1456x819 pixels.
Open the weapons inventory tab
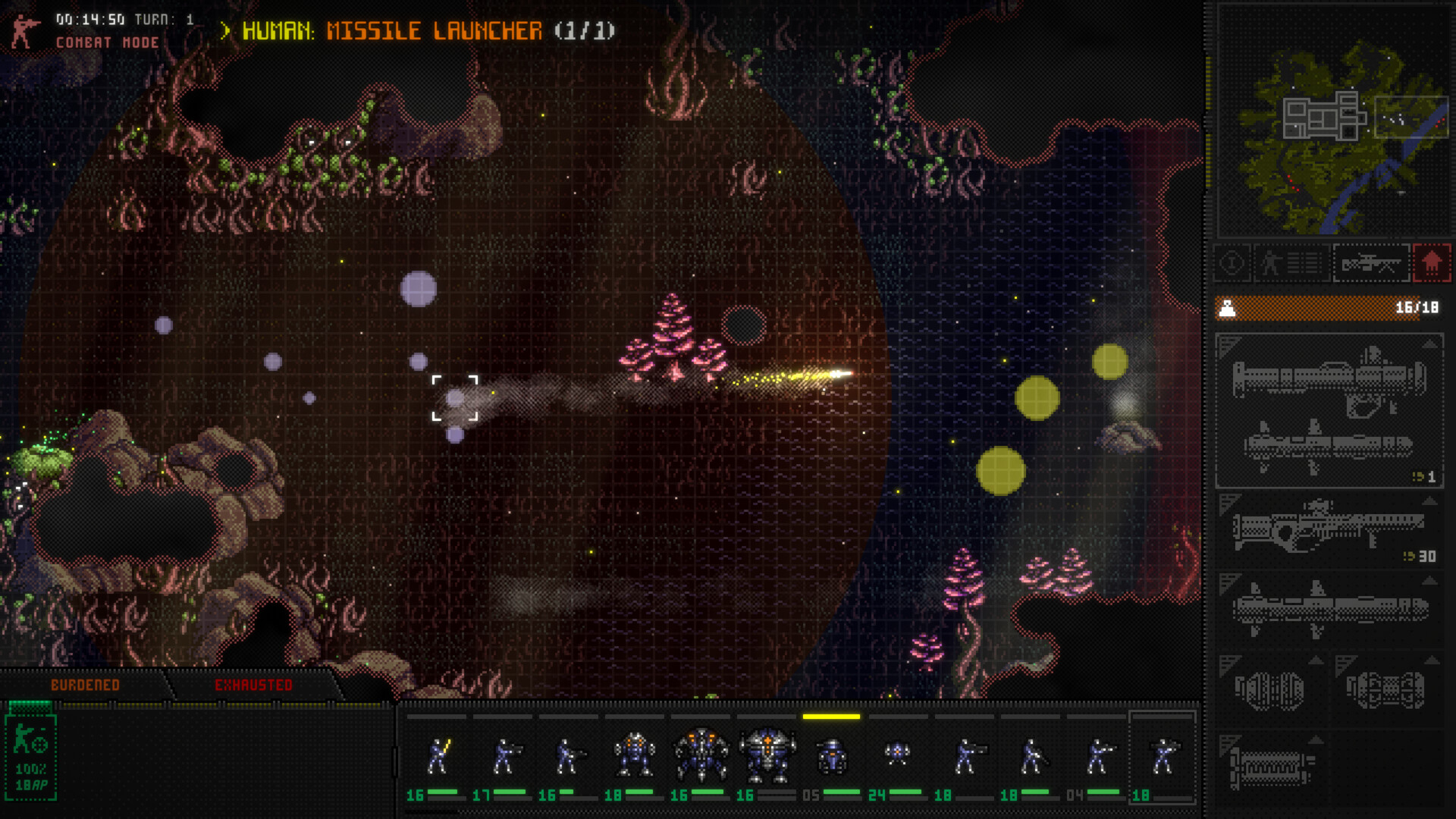[x=1371, y=264]
